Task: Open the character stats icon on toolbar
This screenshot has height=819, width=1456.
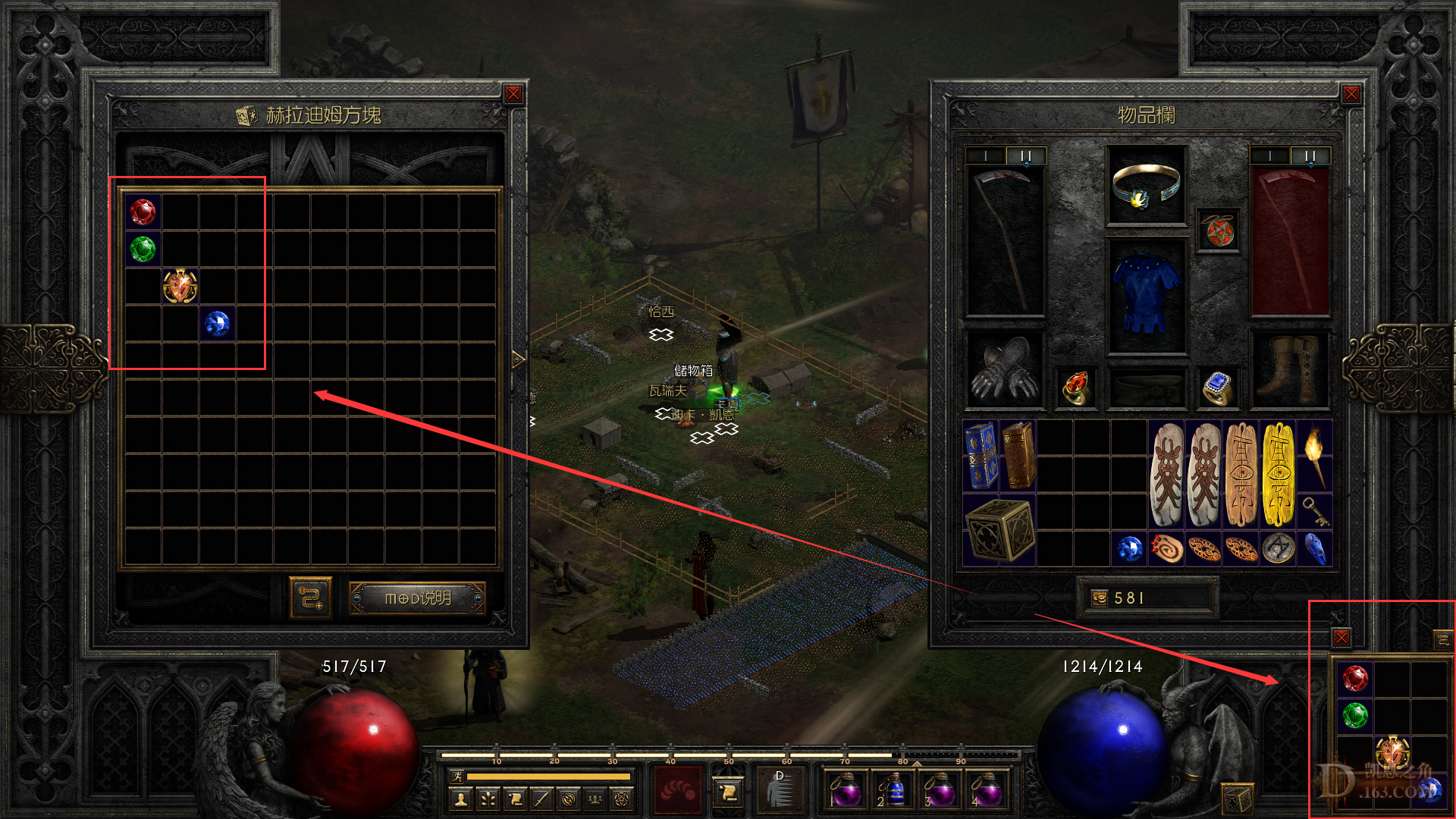Action: point(460,800)
